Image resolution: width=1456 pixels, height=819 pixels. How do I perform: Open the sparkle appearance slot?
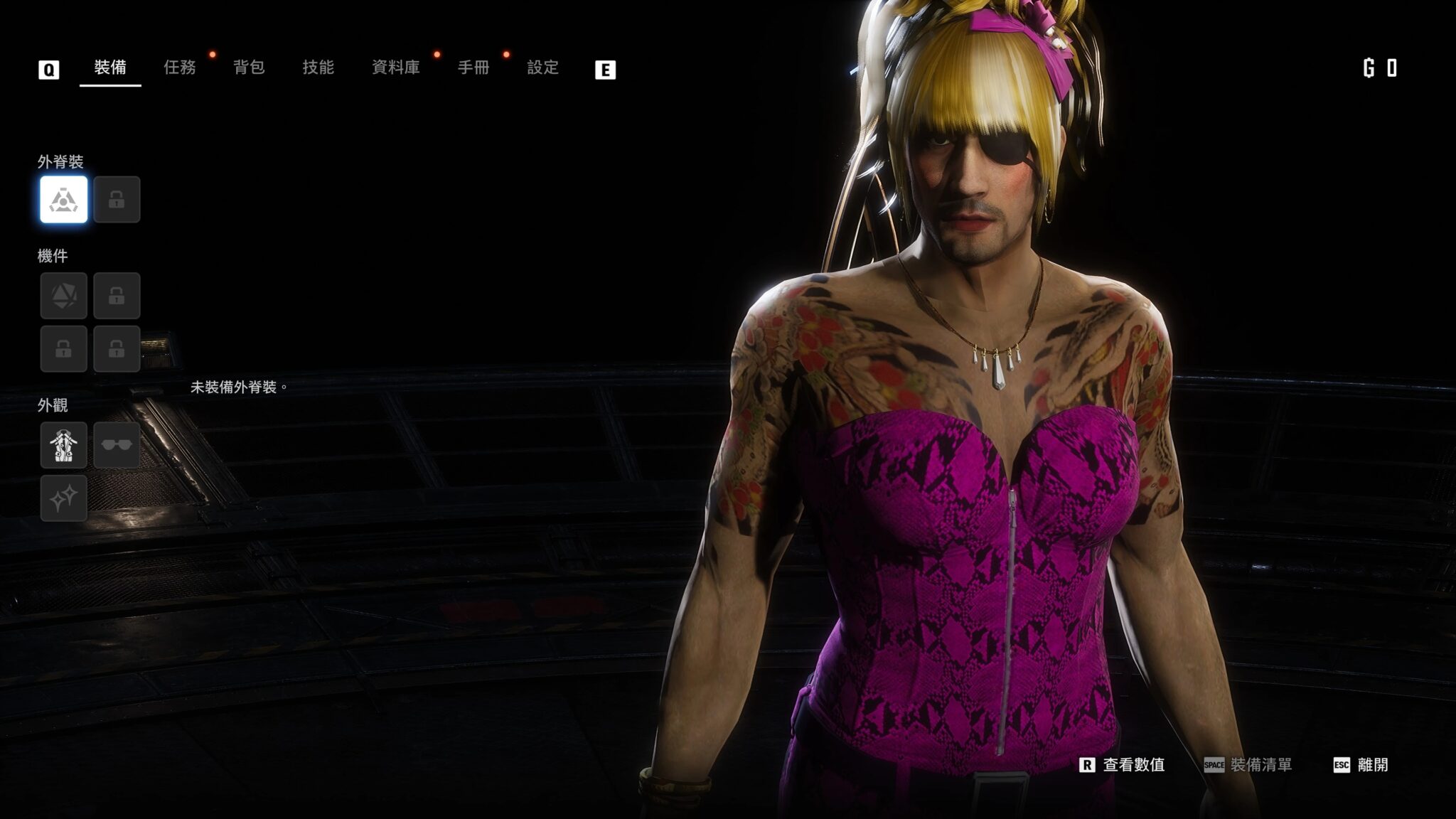(64, 498)
